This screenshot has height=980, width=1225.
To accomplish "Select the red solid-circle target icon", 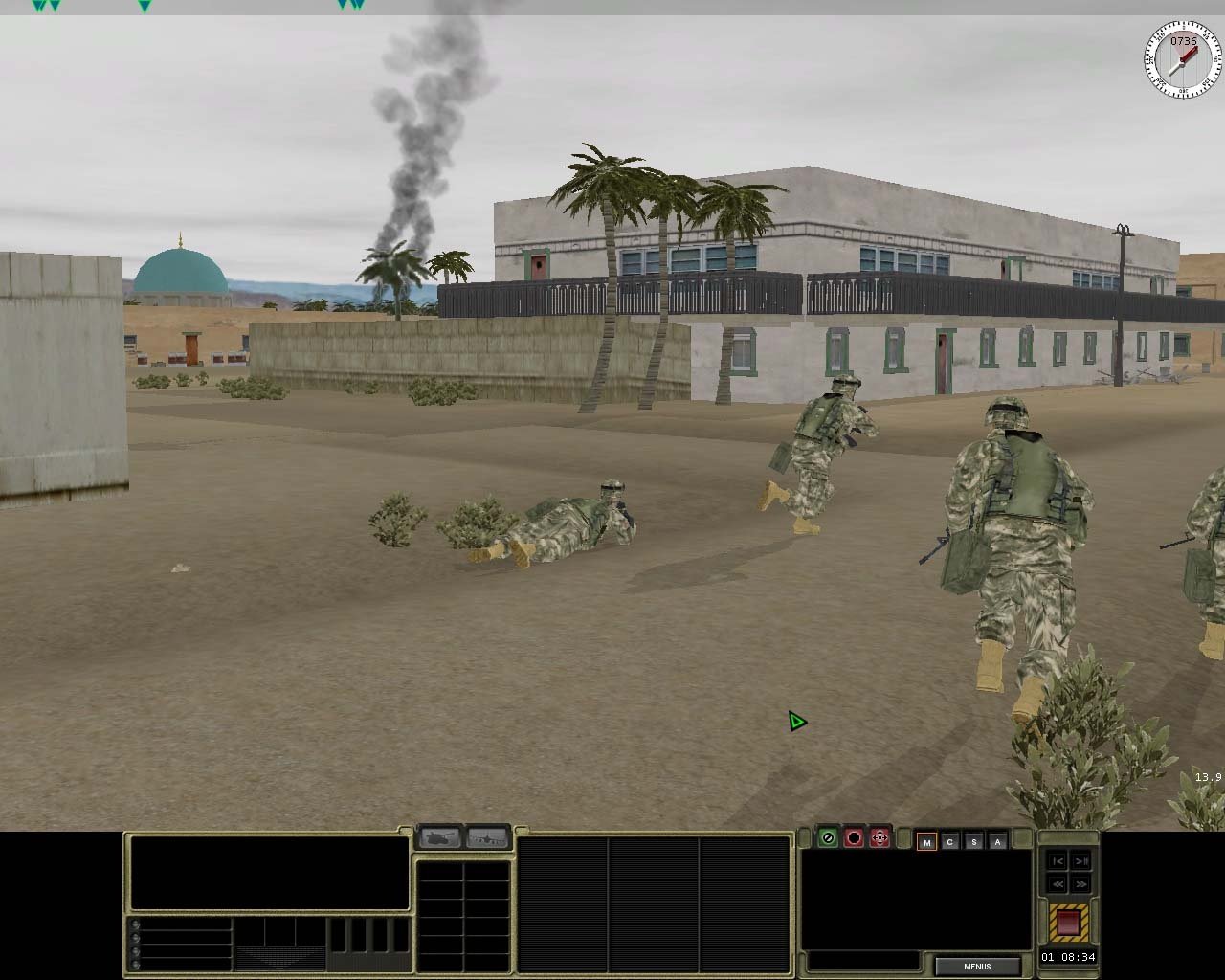I will pos(855,839).
